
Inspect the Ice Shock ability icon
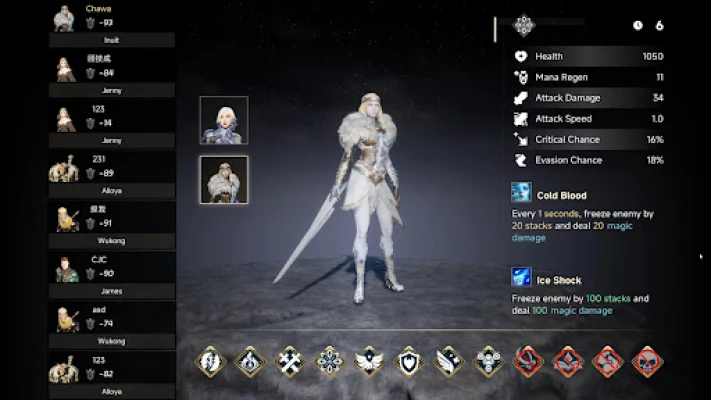click(522, 277)
